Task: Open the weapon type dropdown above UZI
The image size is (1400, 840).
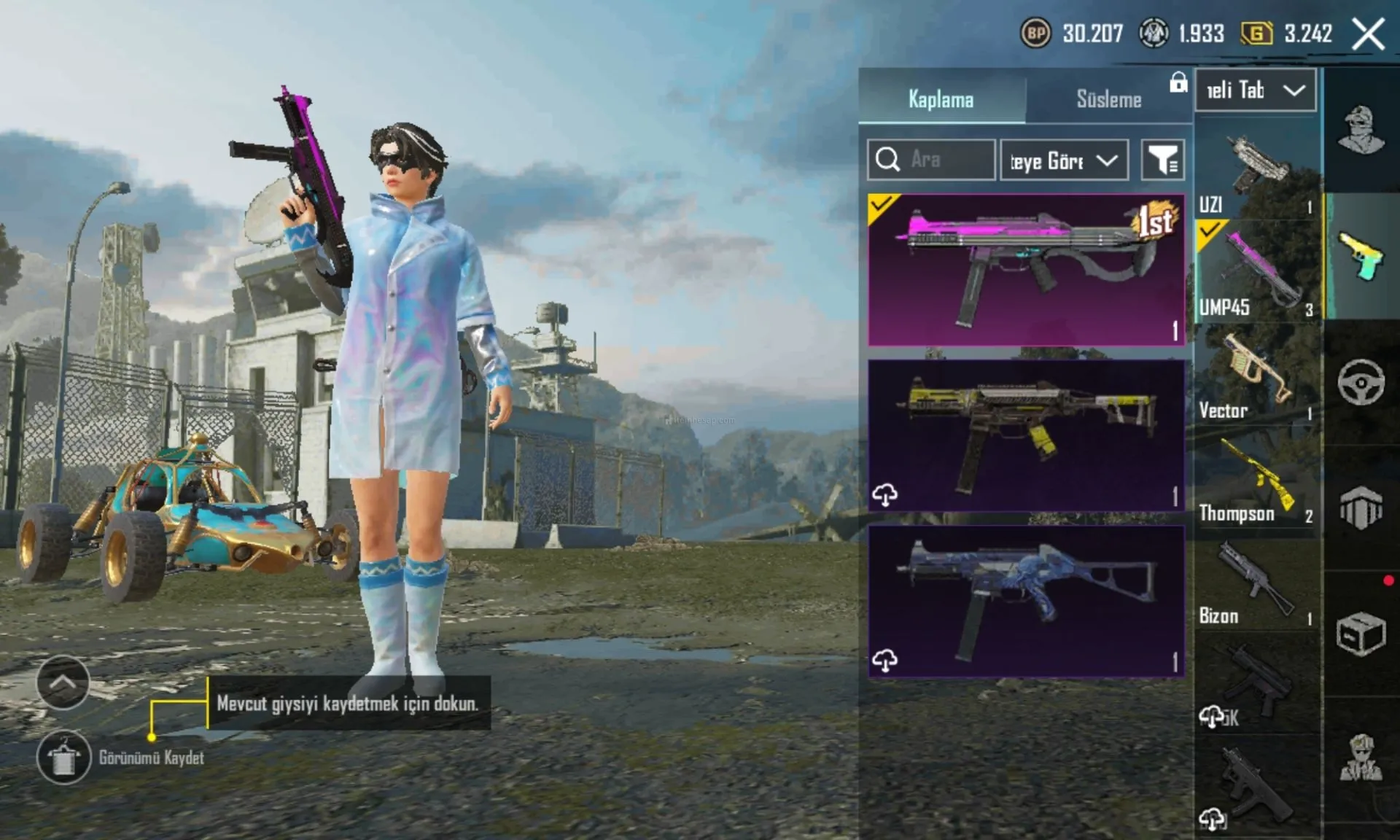Action: [1256, 90]
